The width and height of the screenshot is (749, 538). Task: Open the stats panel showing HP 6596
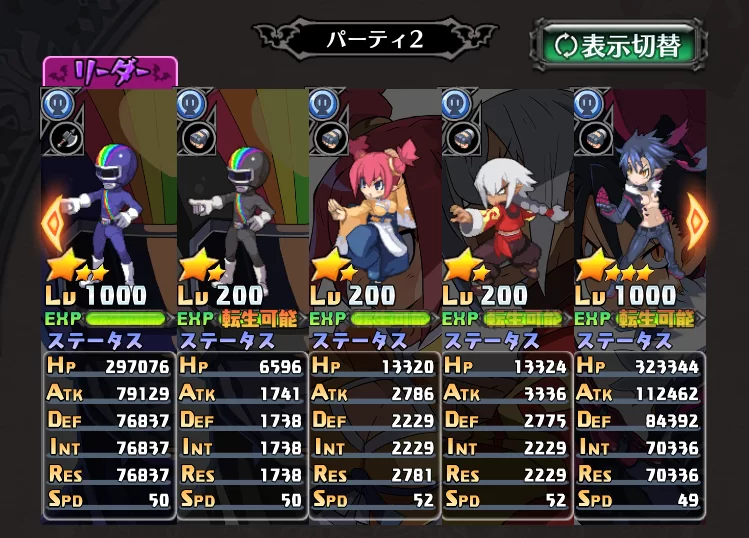[x=241, y=432]
